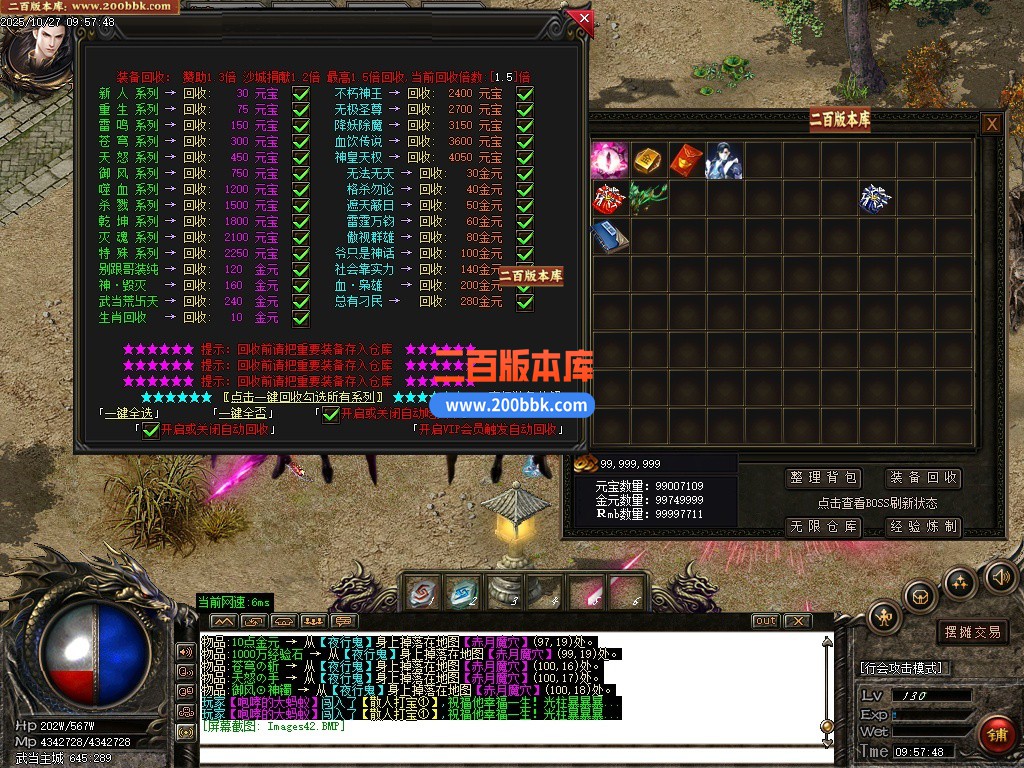
Task: Uncheck the 不朽神王 recycle checkbox
Action: [x=524, y=93]
